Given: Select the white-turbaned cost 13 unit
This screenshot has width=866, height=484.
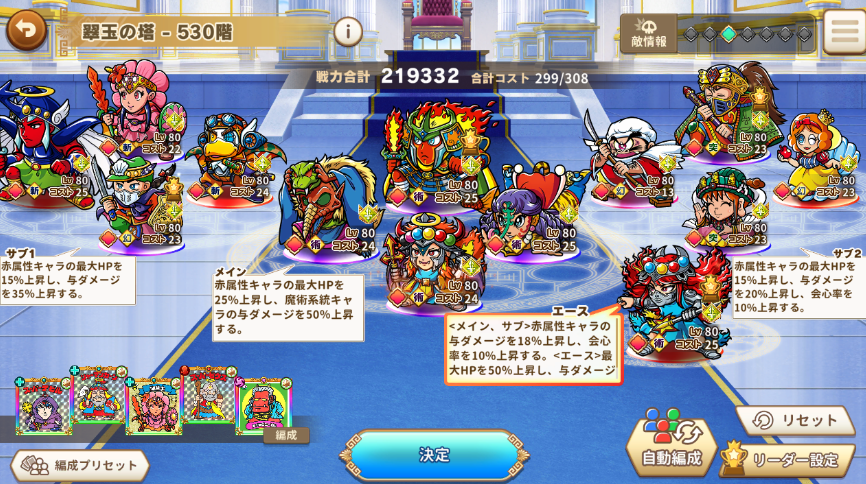Looking at the screenshot, I should [x=629, y=160].
